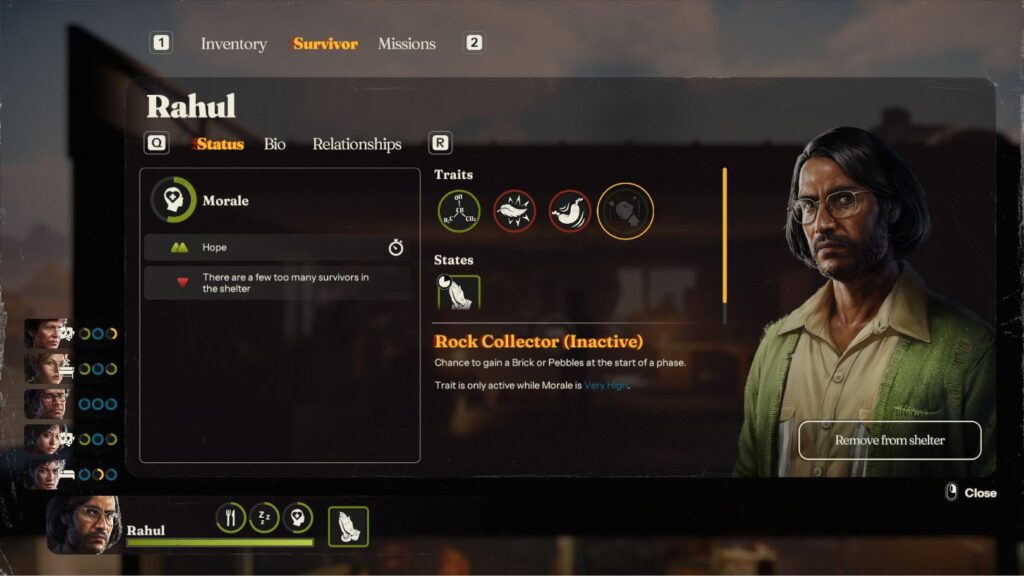Click Rahul's portrait in the bottom bar
The image size is (1024, 576).
pyautogui.click(x=83, y=522)
